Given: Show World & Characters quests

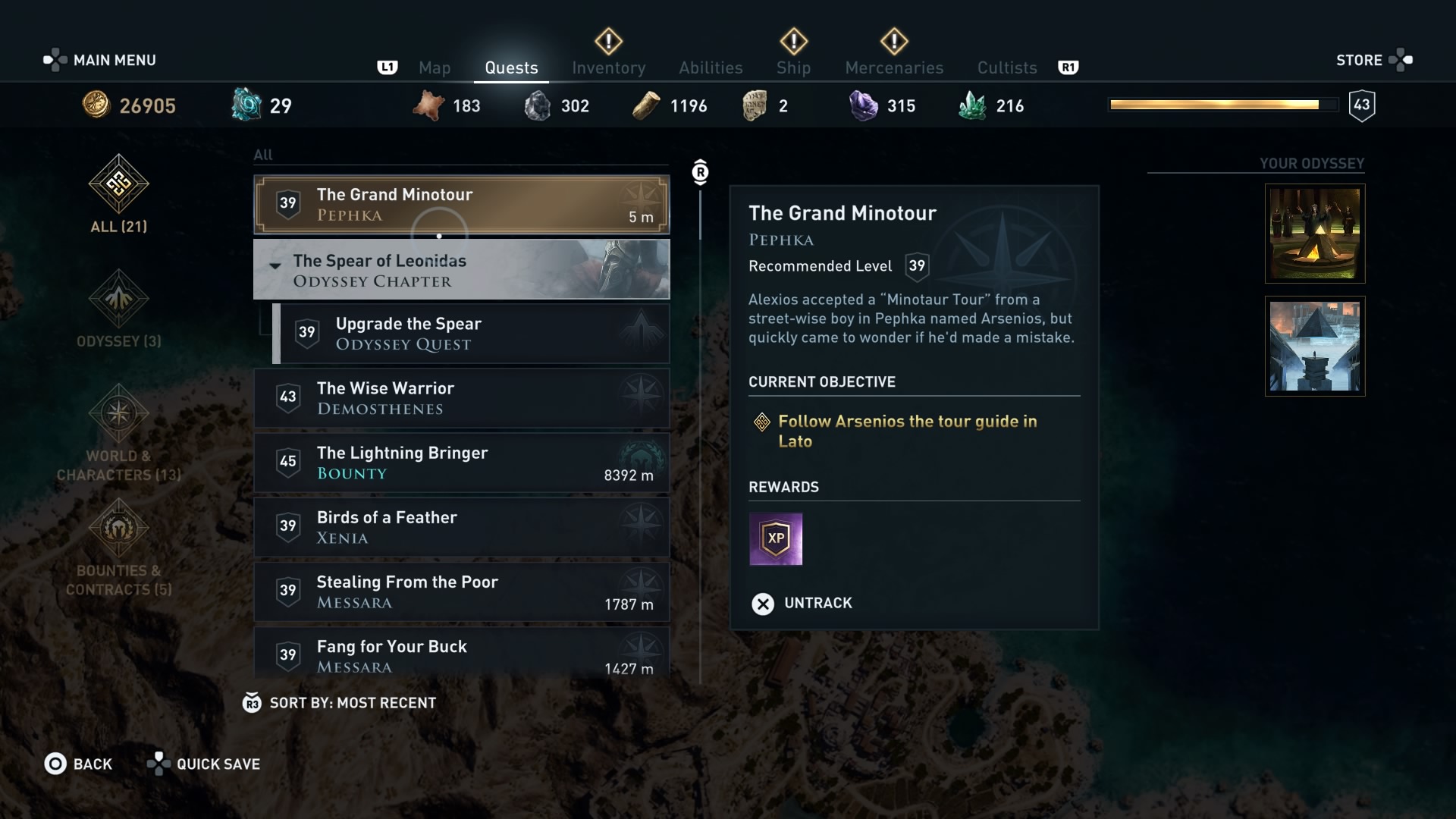Looking at the screenshot, I should coord(119,432).
